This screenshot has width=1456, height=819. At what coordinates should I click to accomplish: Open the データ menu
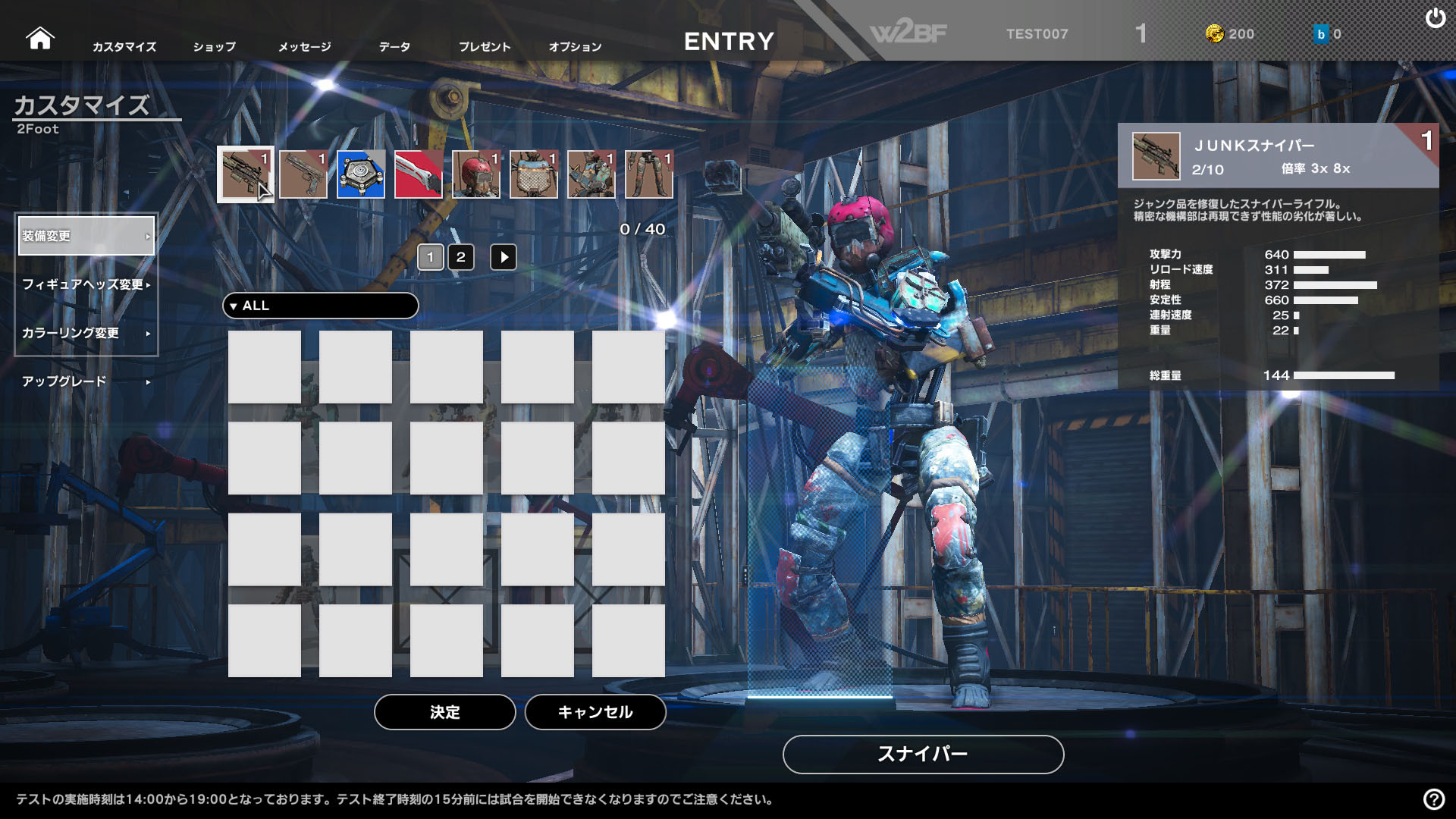(x=394, y=47)
